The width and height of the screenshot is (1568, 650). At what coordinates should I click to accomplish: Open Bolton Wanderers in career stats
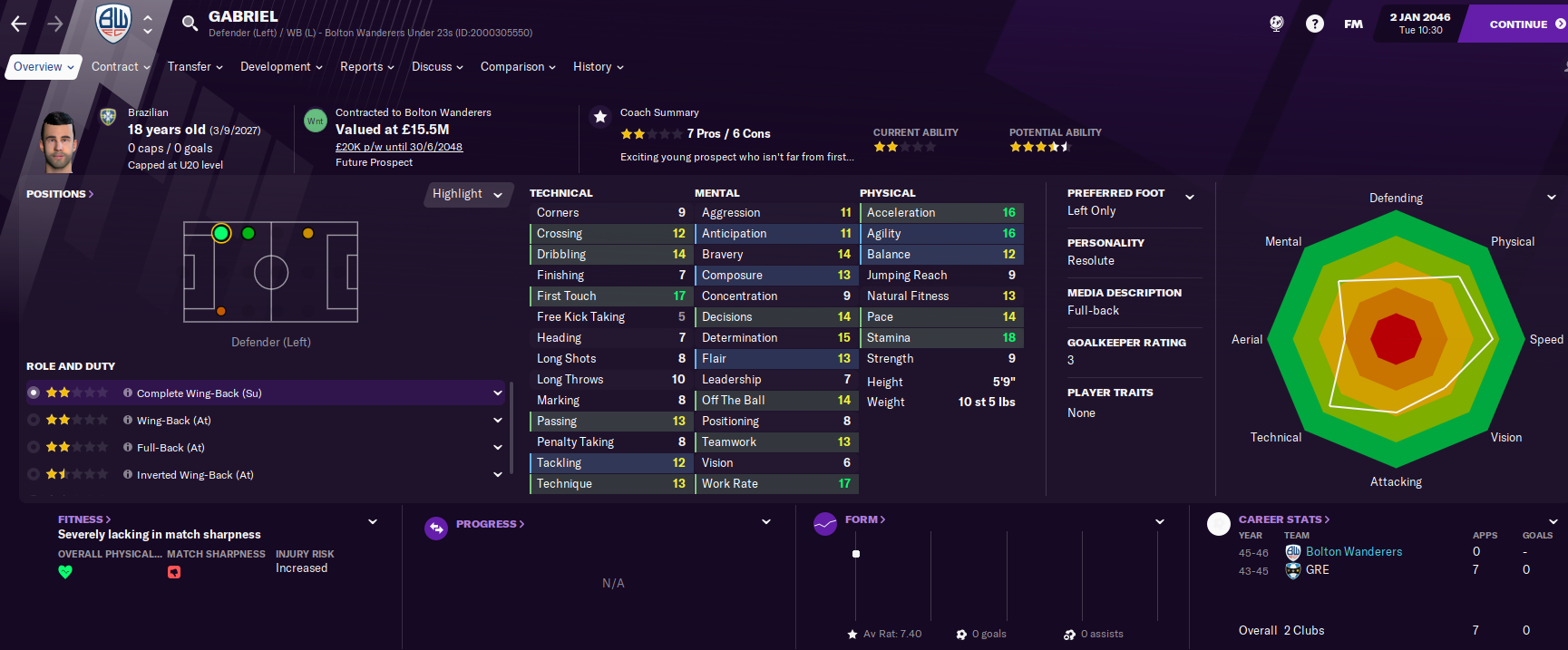pos(1353,552)
